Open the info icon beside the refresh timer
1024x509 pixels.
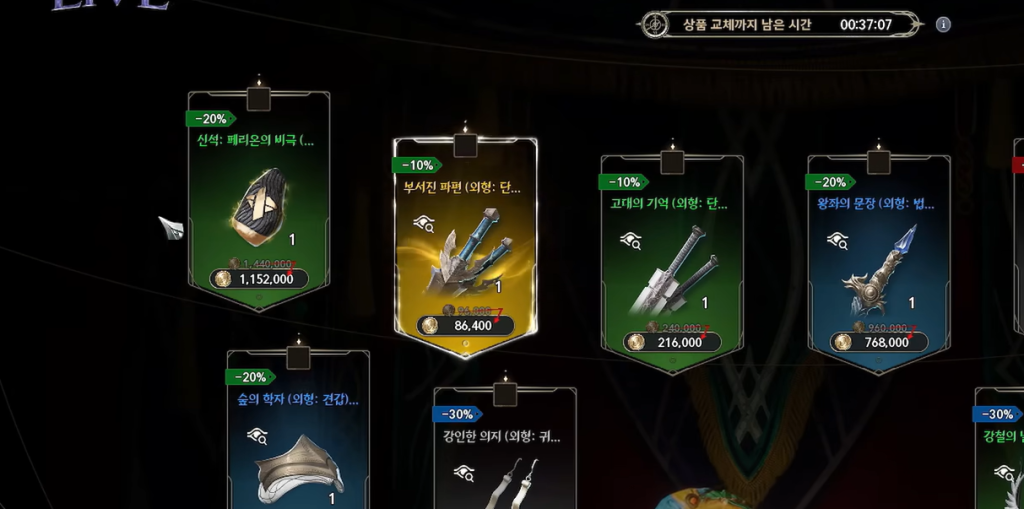click(942, 25)
